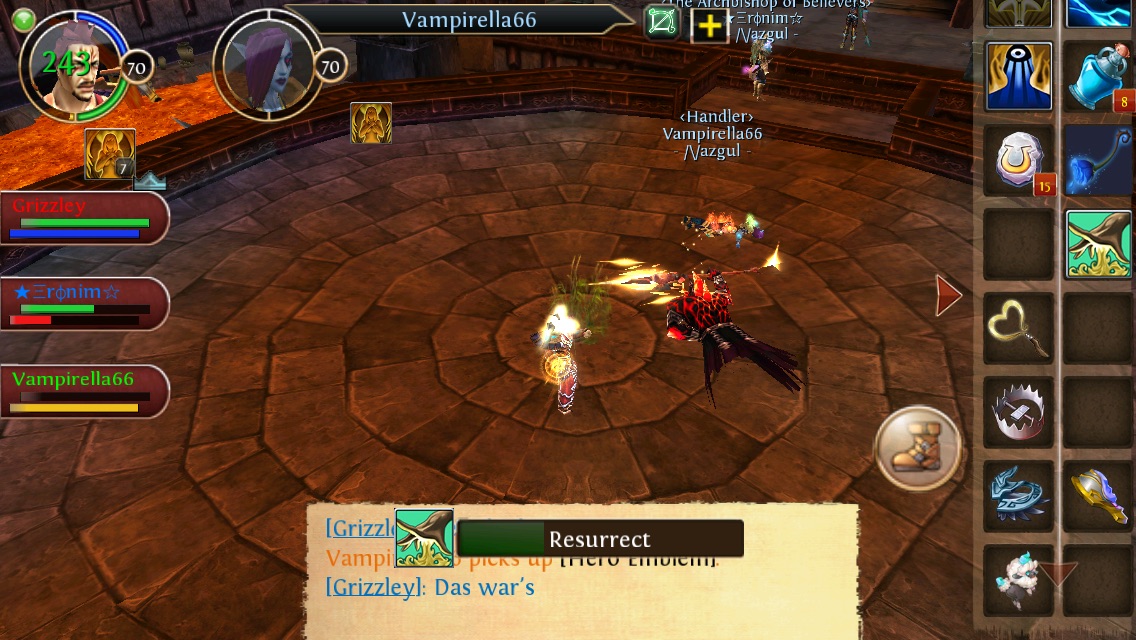Activate the blue robed figure skill
This screenshot has width=1136, height=640.
coord(1019,77)
